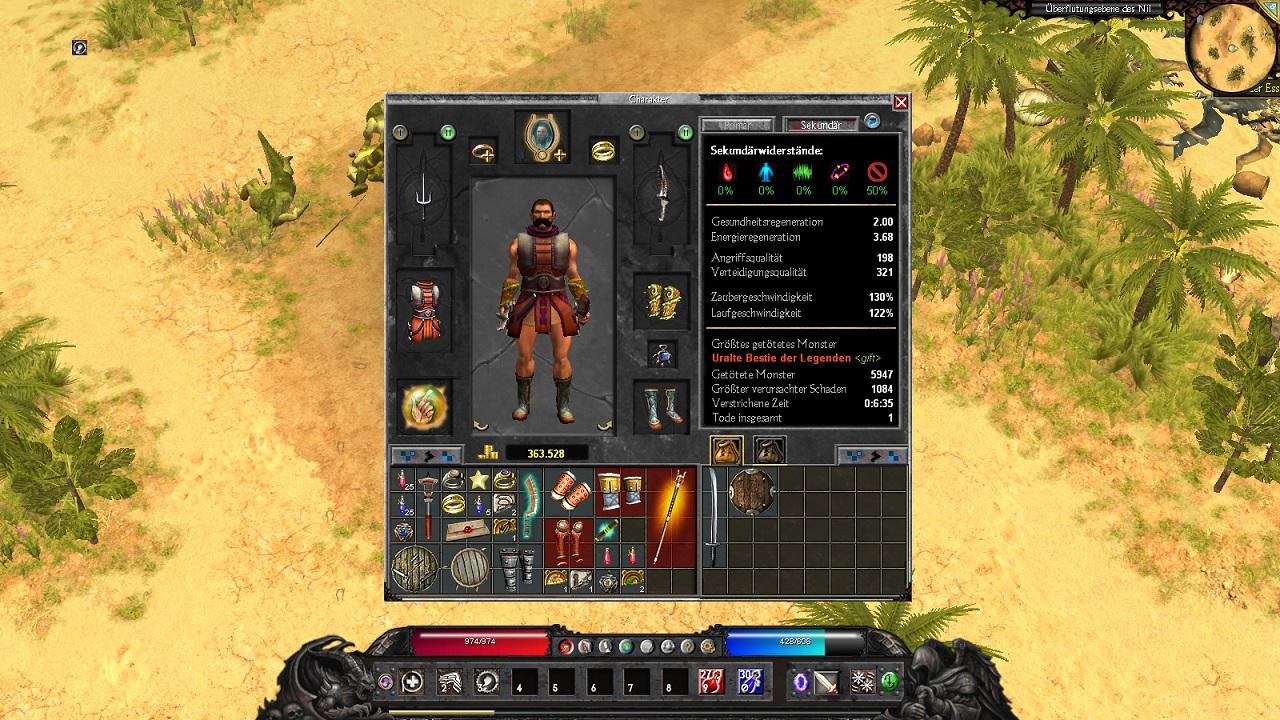The width and height of the screenshot is (1280, 720).
Task: Select the equipped orange torso armor
Action: 425,311
